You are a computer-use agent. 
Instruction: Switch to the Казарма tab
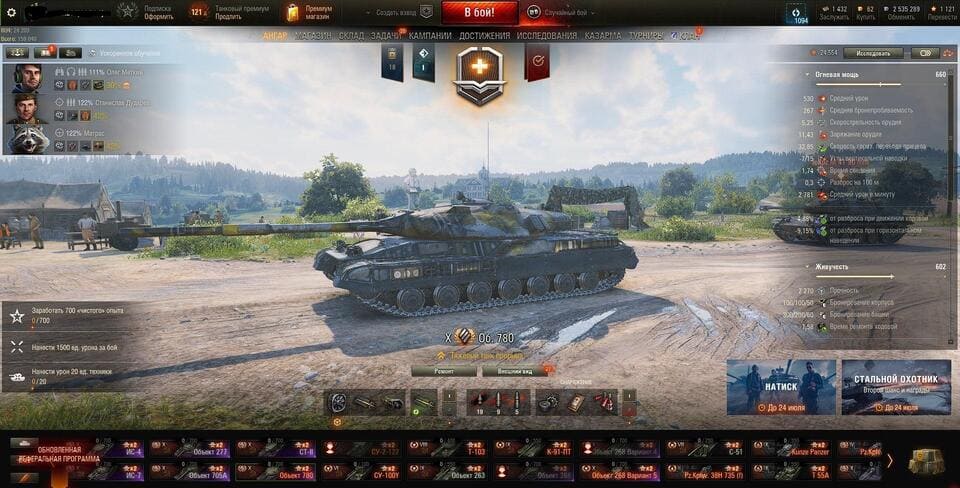pyautogui.click(x=603, y=36)
